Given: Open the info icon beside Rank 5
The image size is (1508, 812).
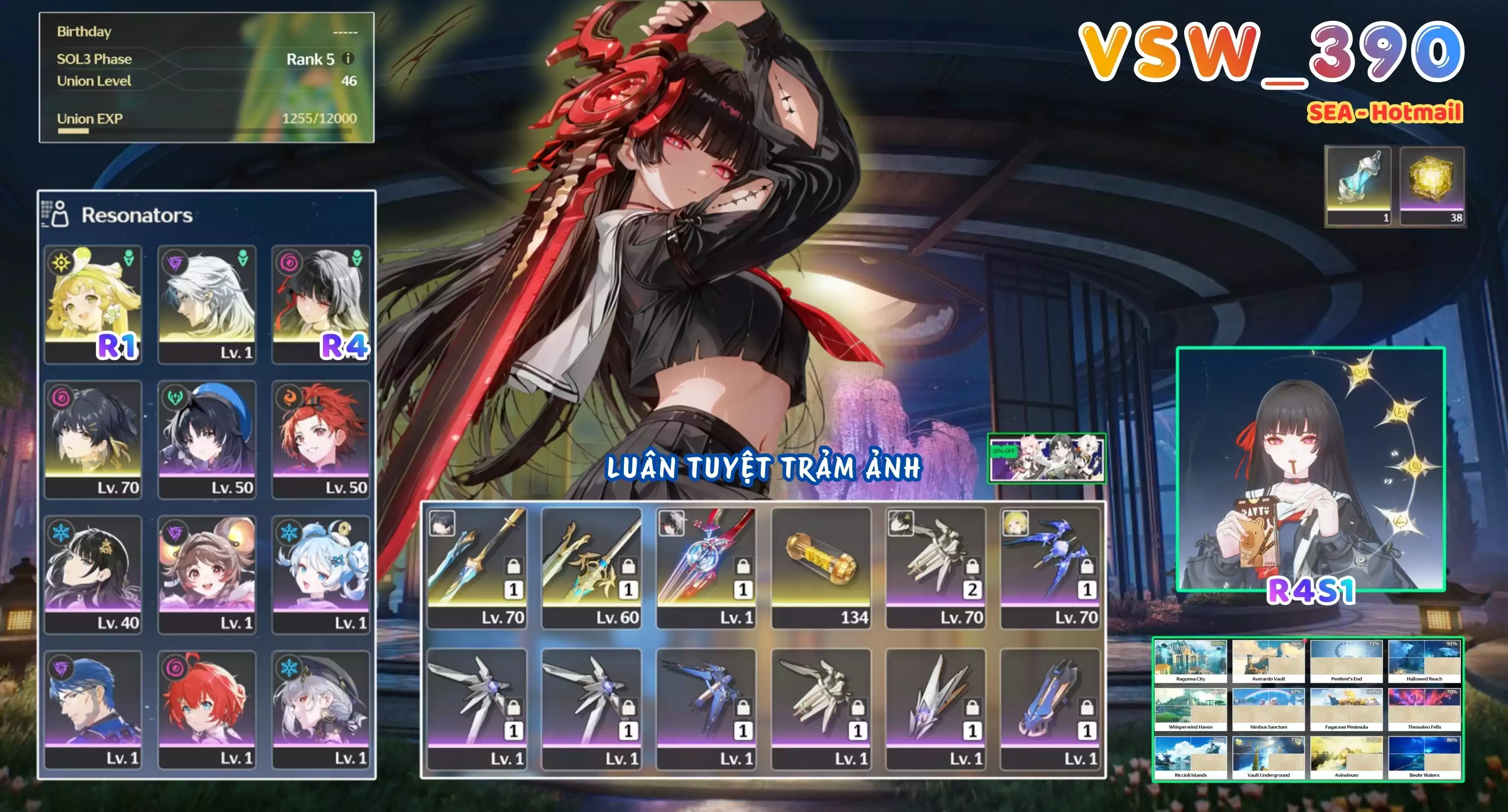Looking at the screenshot, I should pos(349,59).
